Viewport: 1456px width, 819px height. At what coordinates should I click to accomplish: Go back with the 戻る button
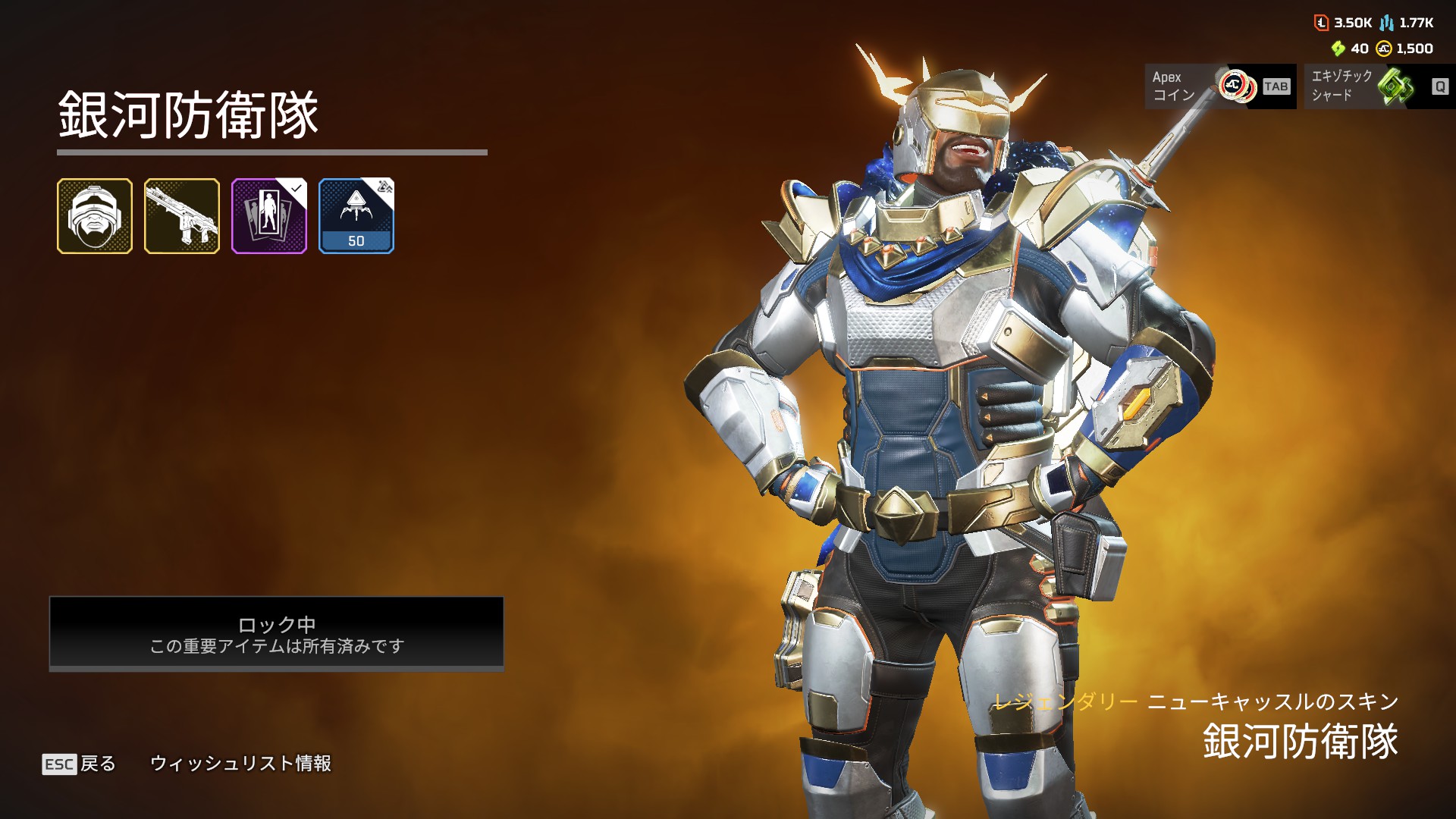[x=80, y=764]
